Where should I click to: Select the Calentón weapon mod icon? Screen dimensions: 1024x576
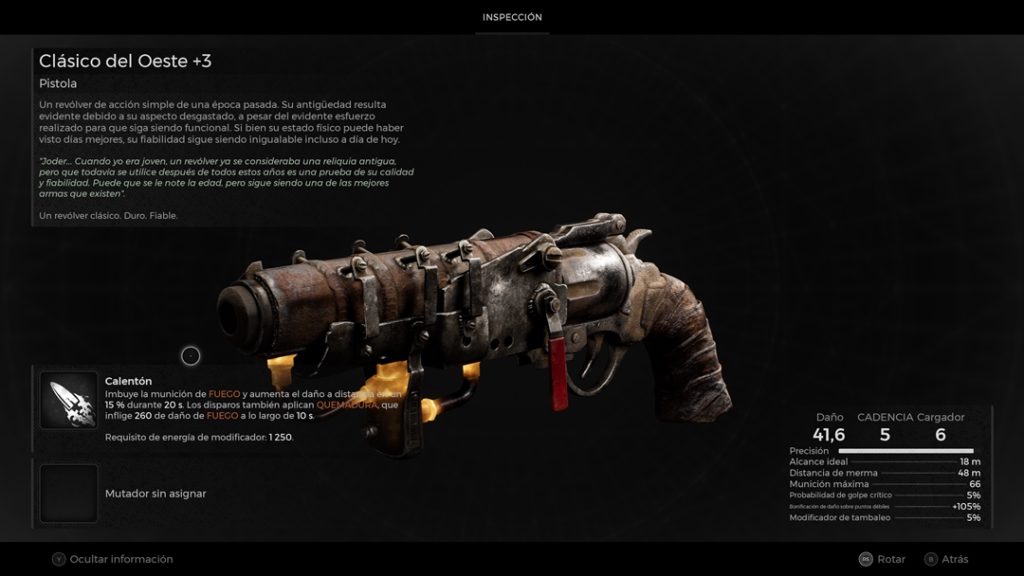(69, 400)
